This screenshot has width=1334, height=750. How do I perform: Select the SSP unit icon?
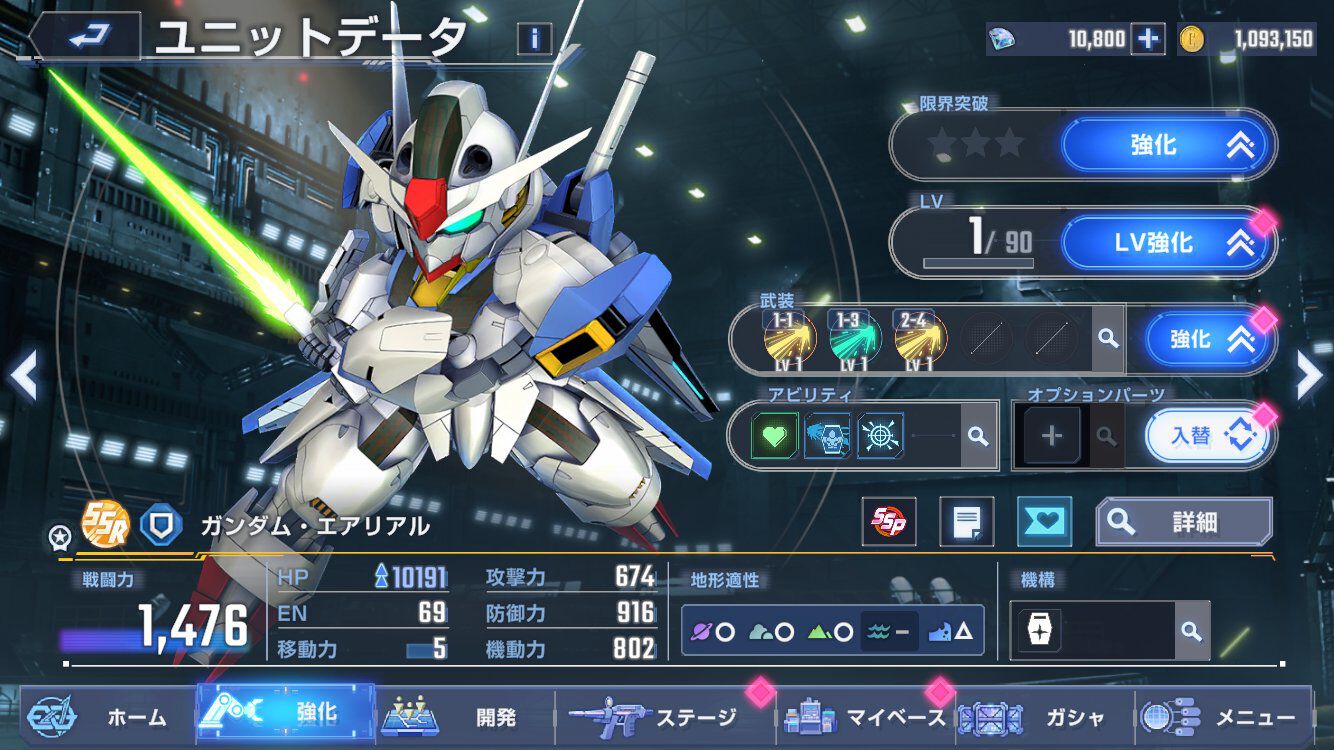pyautogui.click(x=889, y=521)
